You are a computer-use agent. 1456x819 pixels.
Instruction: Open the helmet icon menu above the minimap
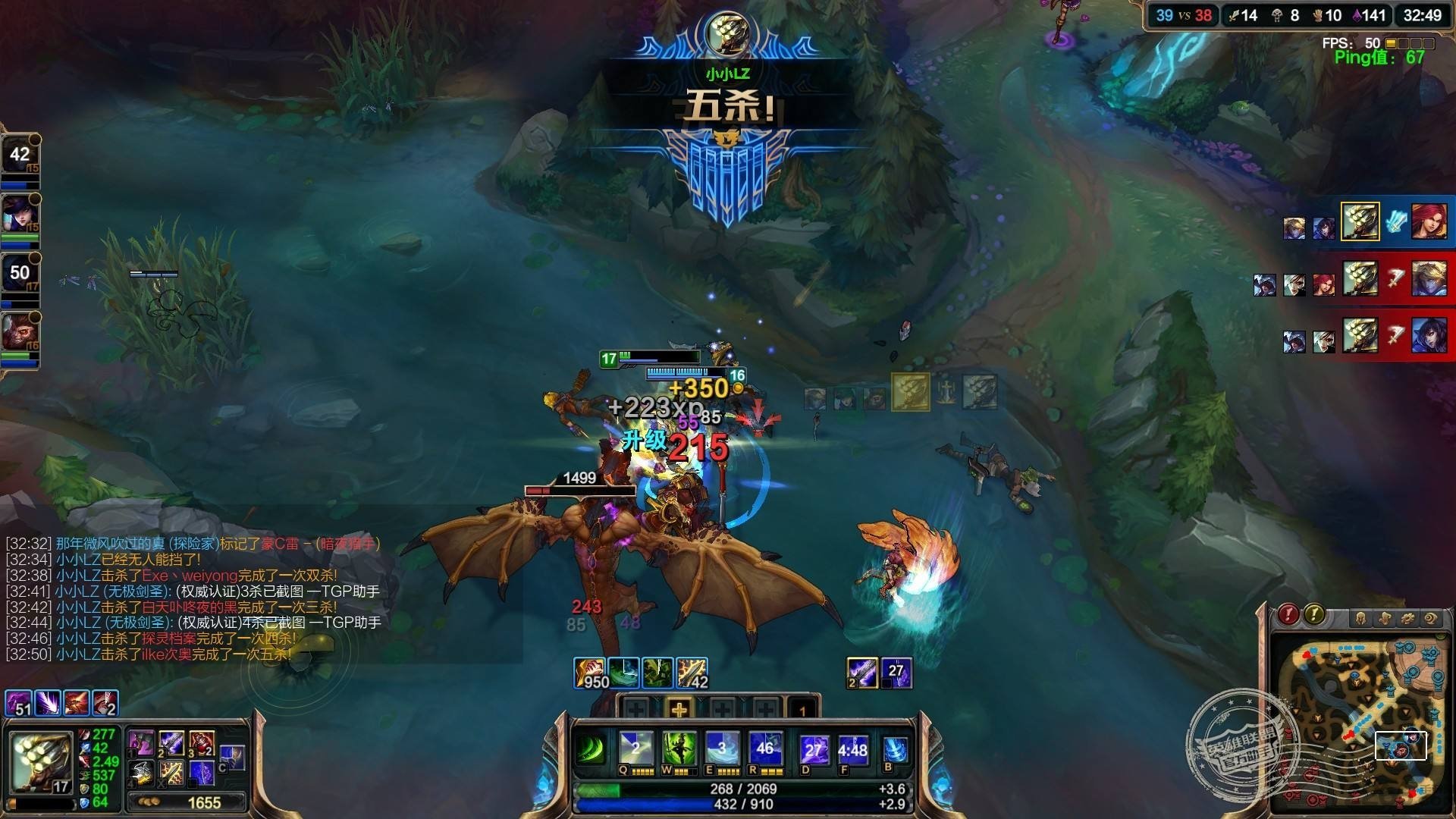1361,619
